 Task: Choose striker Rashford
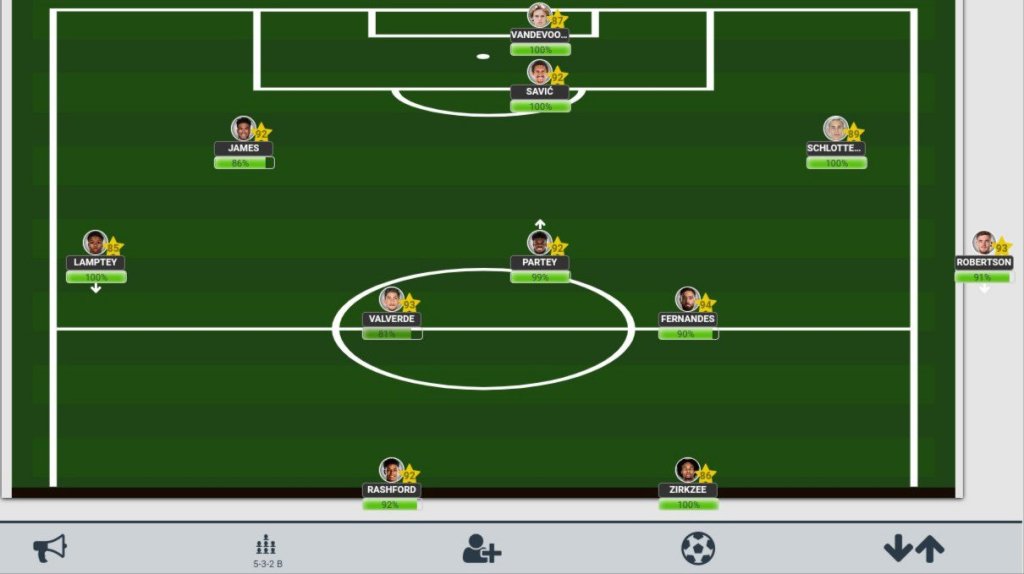point(392,472)
